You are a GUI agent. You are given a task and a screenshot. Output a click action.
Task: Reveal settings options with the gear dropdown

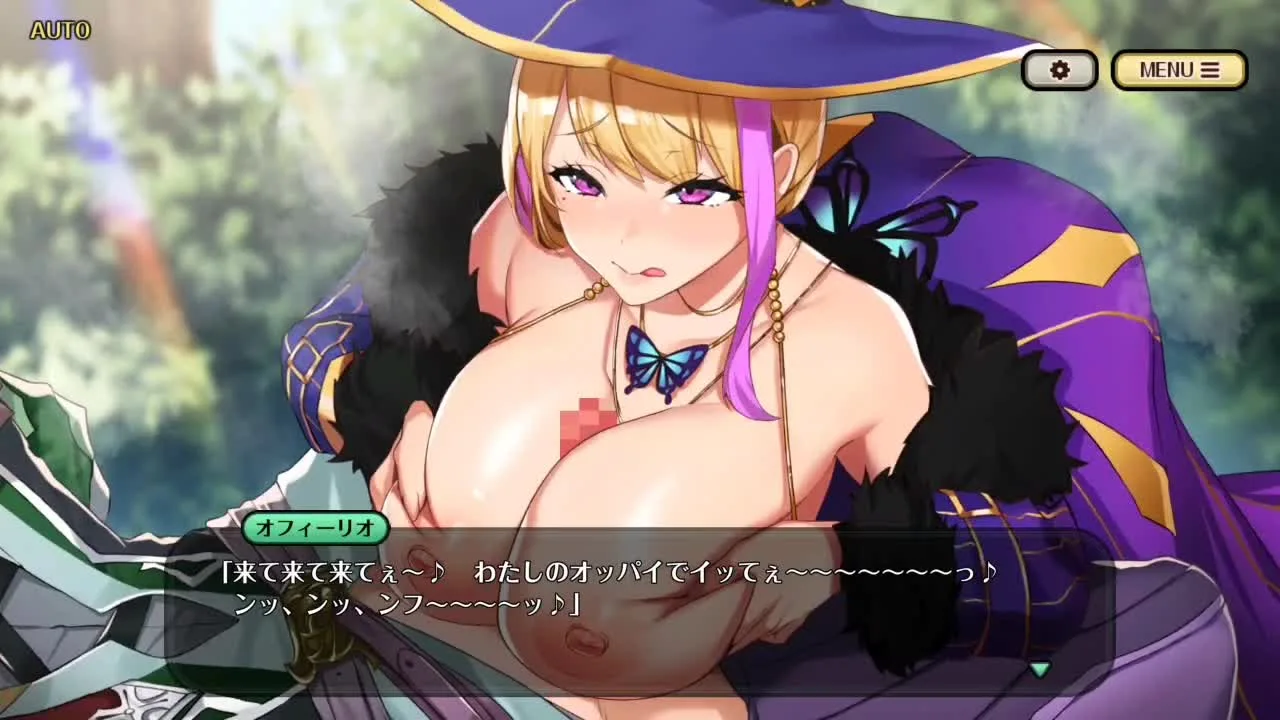[x=1059, y=69]
